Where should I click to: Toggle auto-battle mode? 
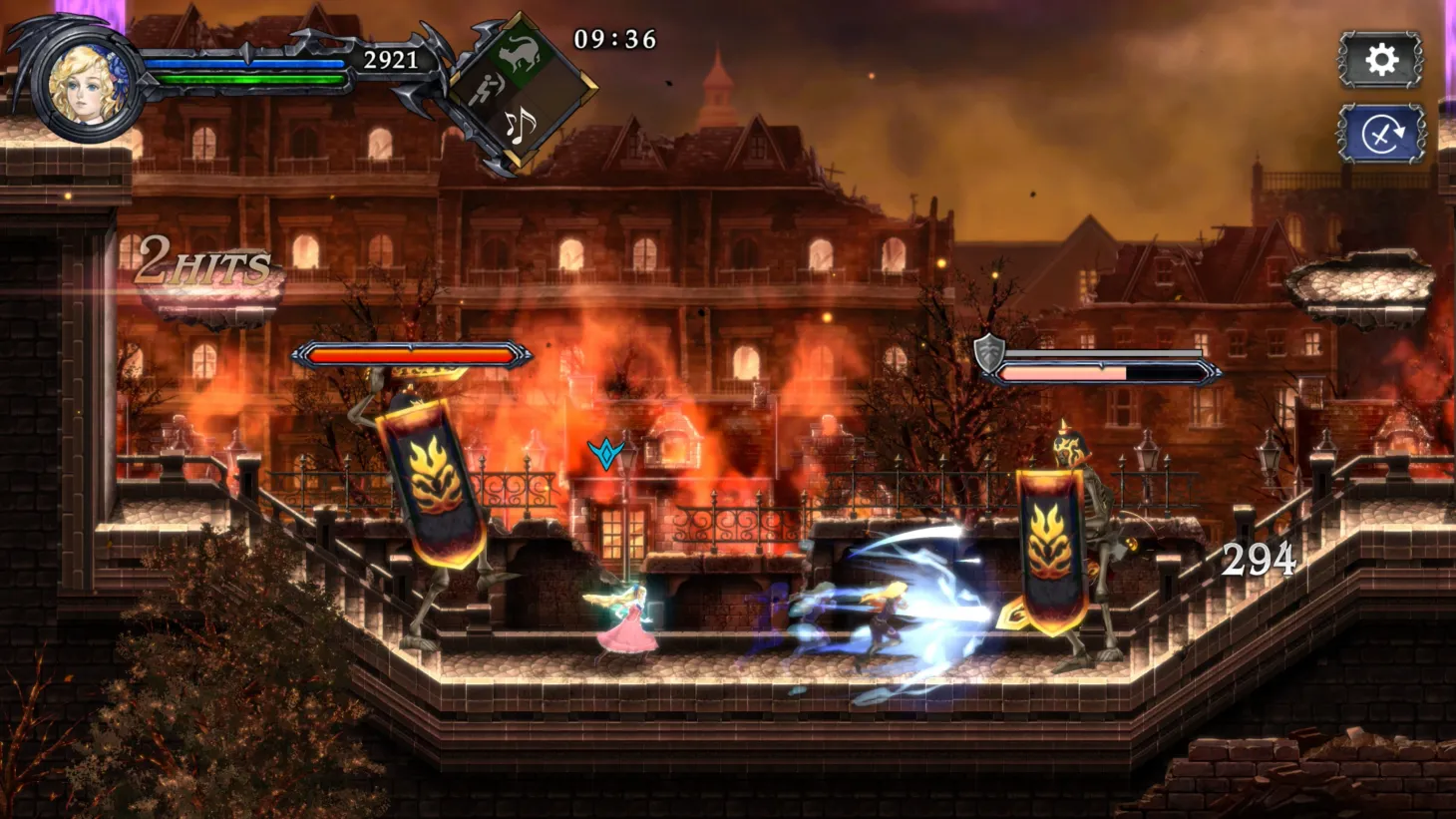[1381, 133]
